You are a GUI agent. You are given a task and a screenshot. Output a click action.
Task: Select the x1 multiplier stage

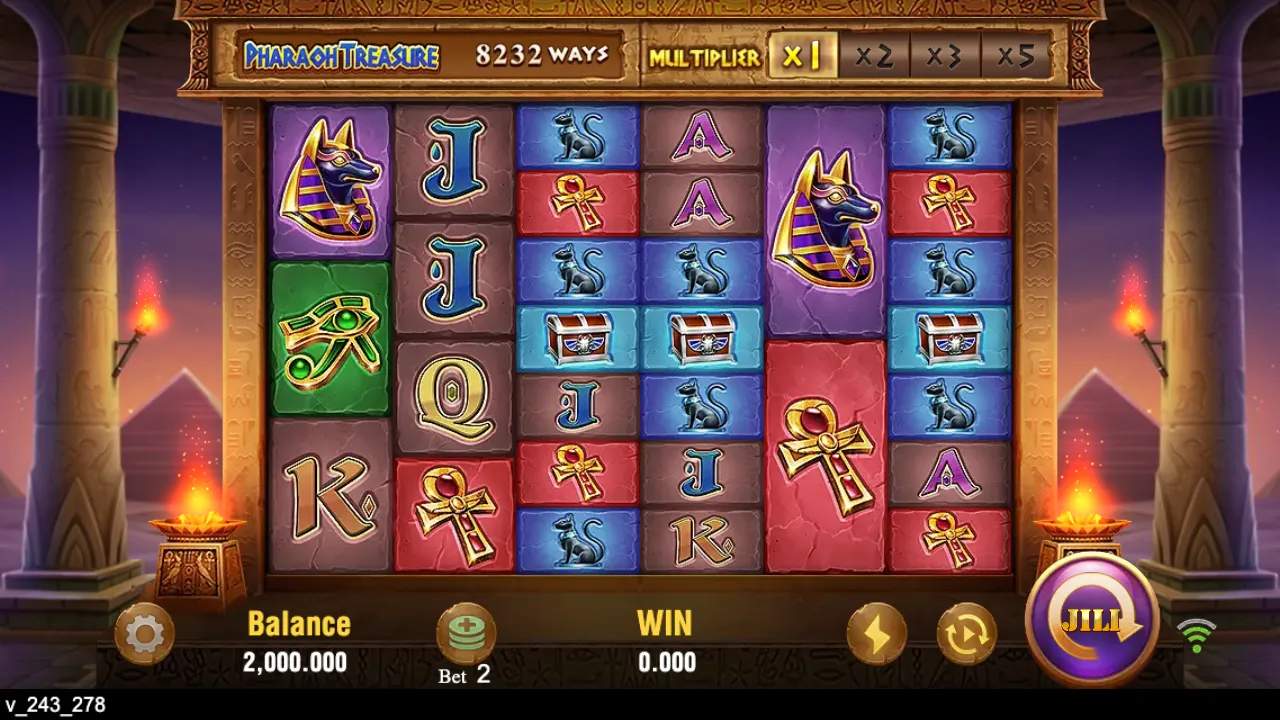[802, 56]
